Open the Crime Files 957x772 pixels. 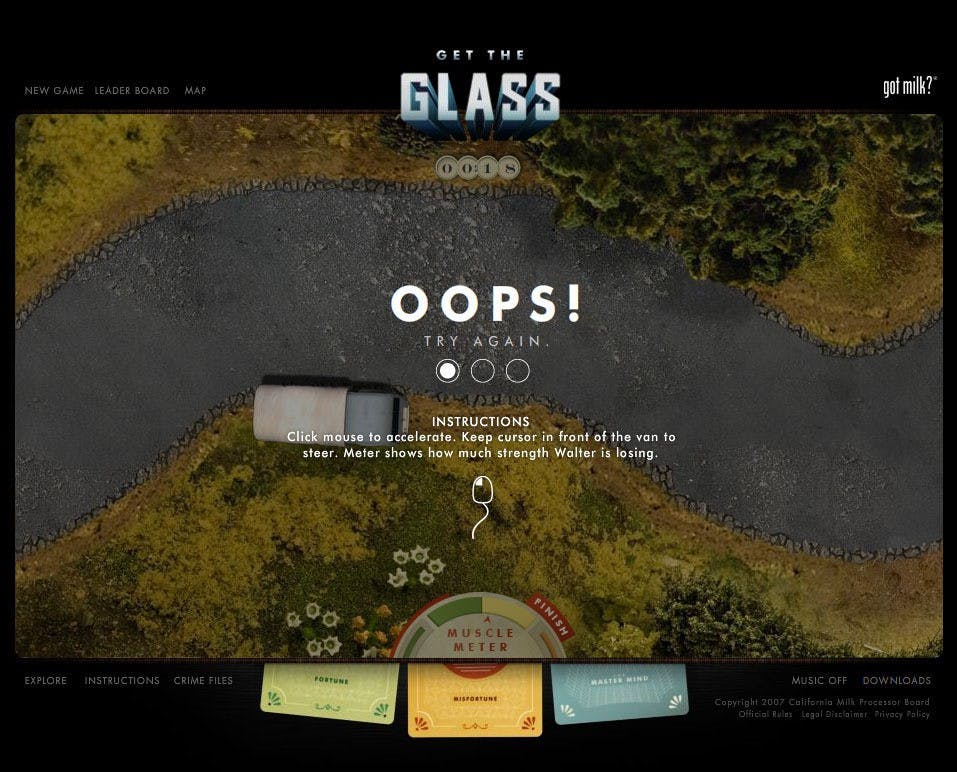pyautogui.click(x=203, y=681)
